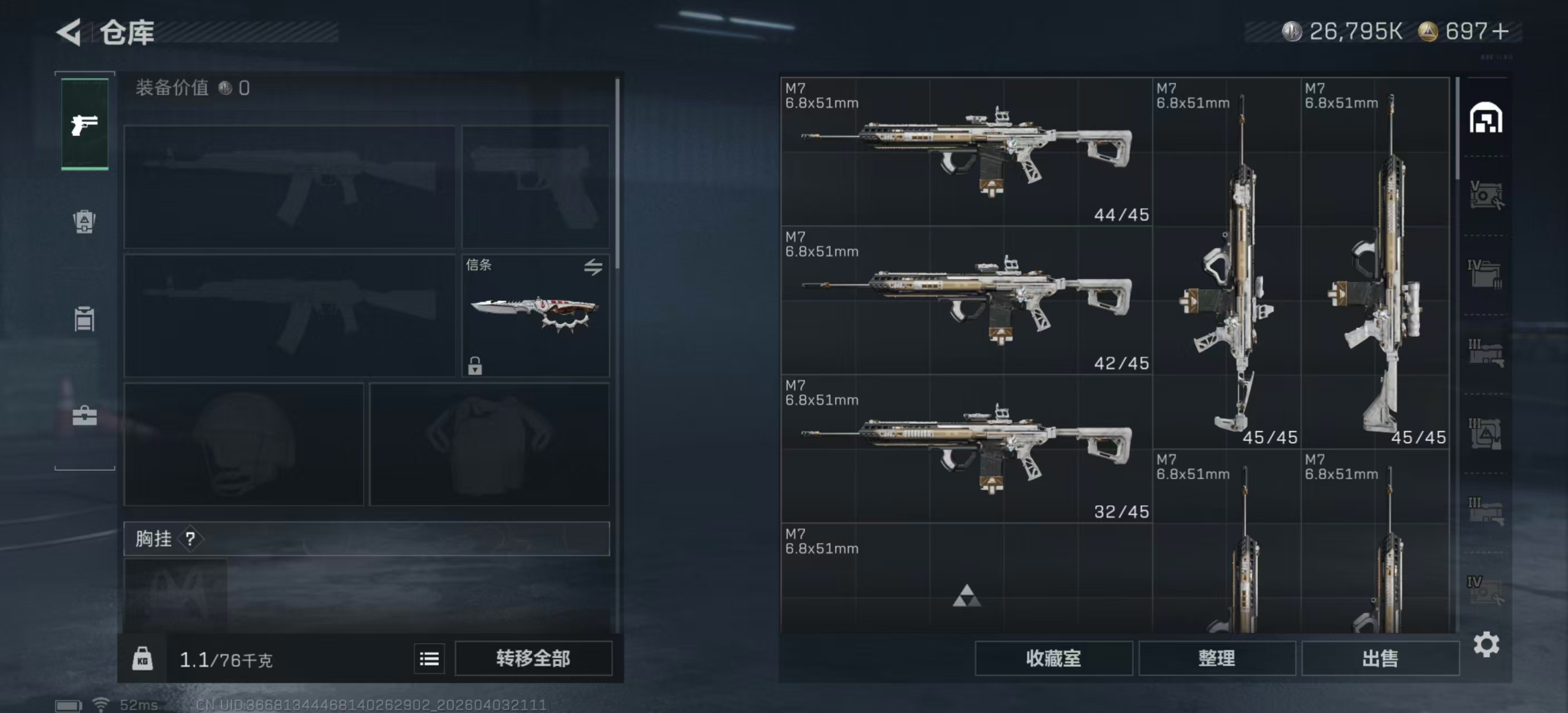Viewport: 1568px width, 713px height.
Task: Click the question mark next to 胸挂
Action: tap(191, 539)
